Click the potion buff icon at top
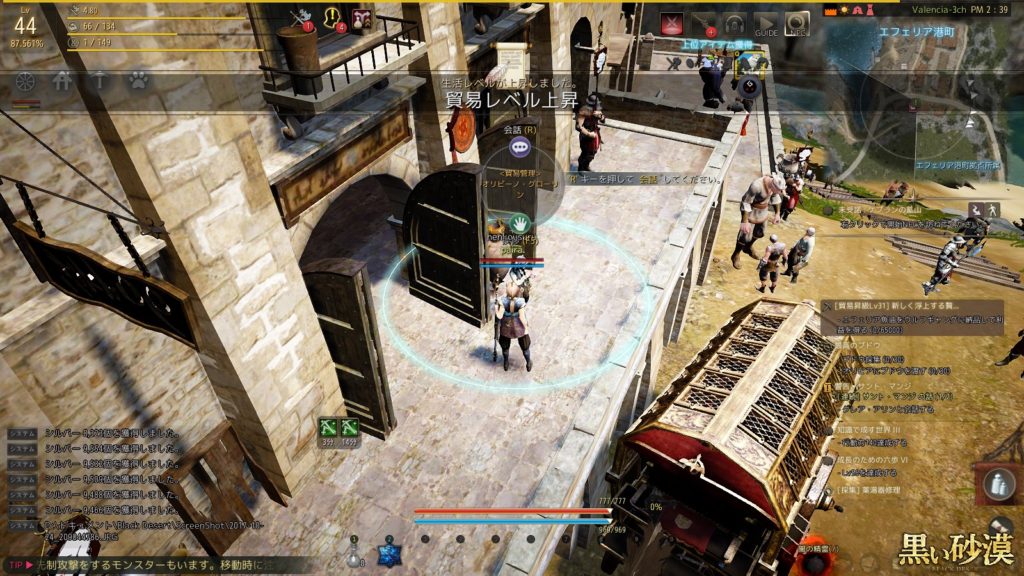Viewport: 1024px width, 576px height. click(361, 18)
